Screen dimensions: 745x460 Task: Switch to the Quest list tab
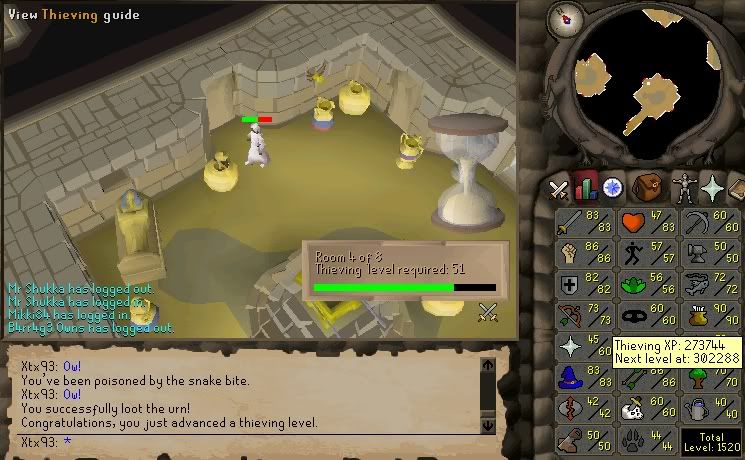pyautogui.click(x=612, y=187)
